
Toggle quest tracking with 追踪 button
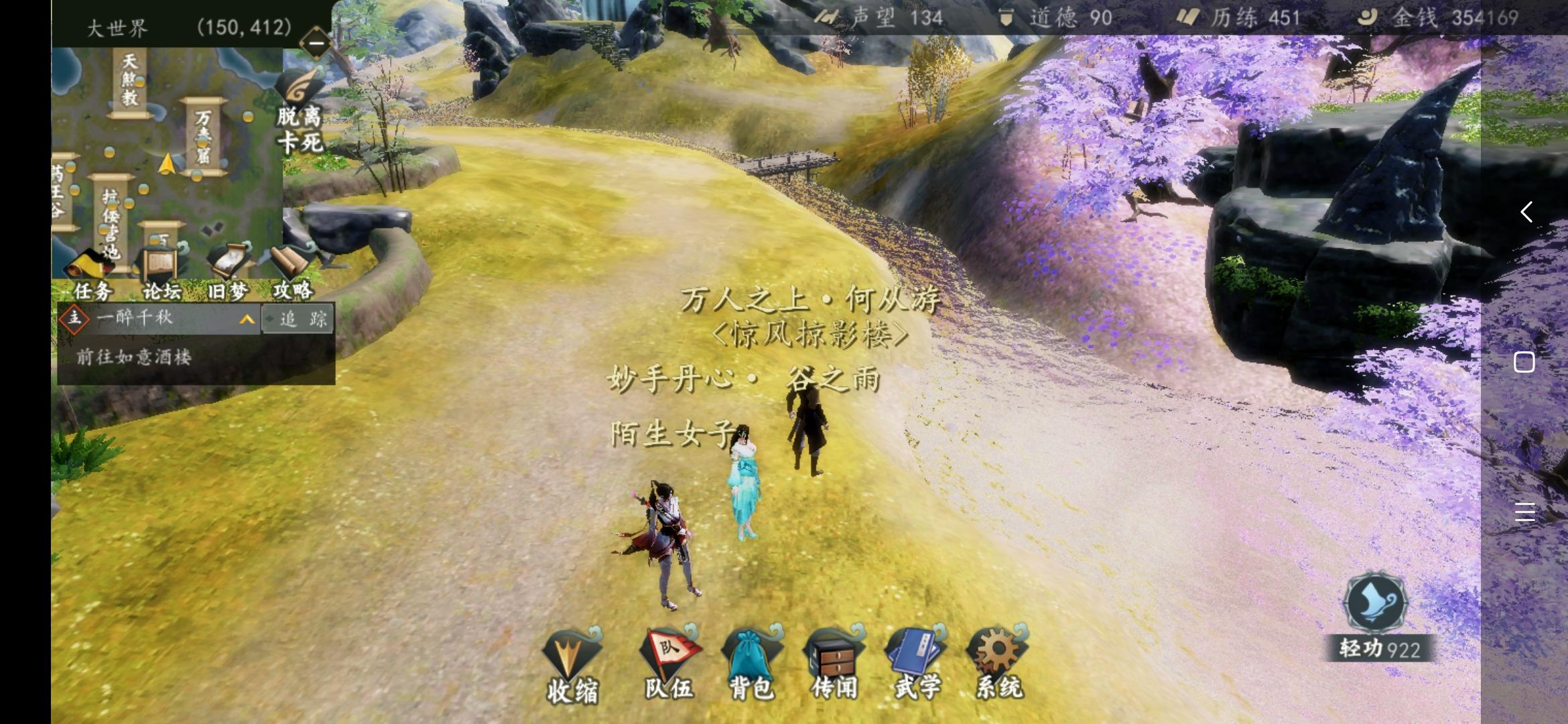pyautogui.click(x=299, y=319)
